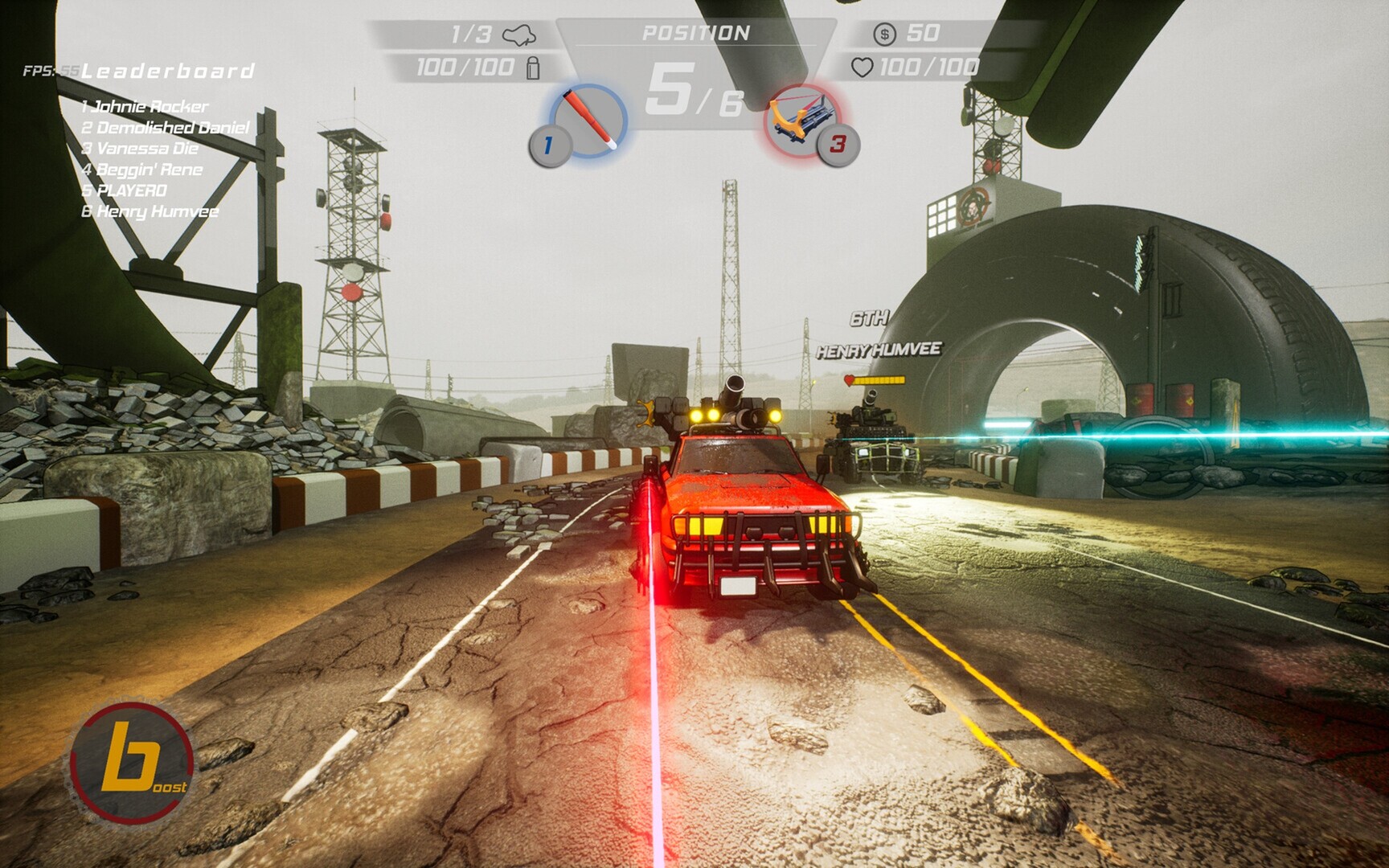Select the red rocket weapon icon
This screenshot has height=868, width=1389.
coord(589,121)
